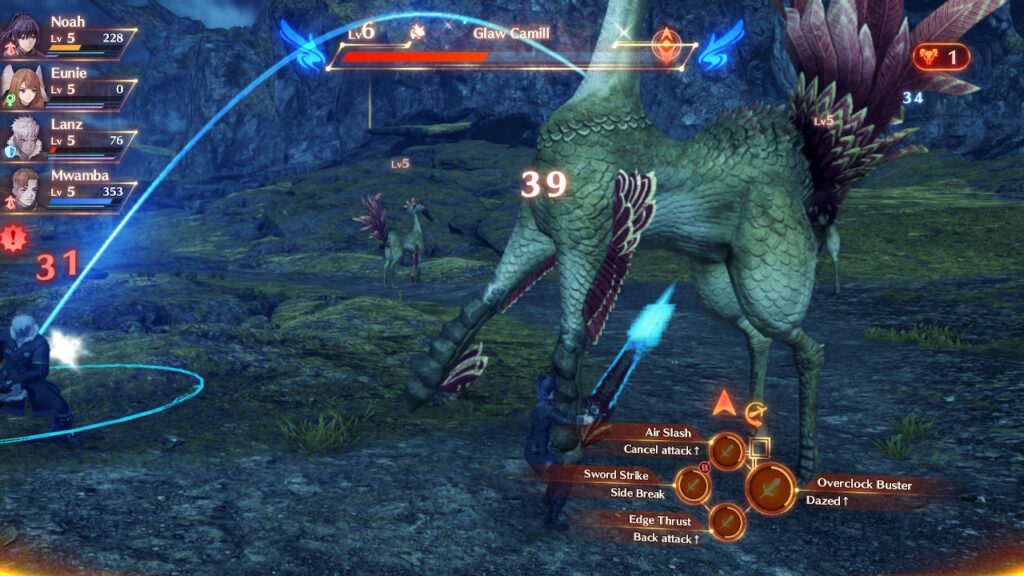This screenshot has height=576, width=1024.
Task: Select the Glaw Camill target name bar
Action: 511,33
